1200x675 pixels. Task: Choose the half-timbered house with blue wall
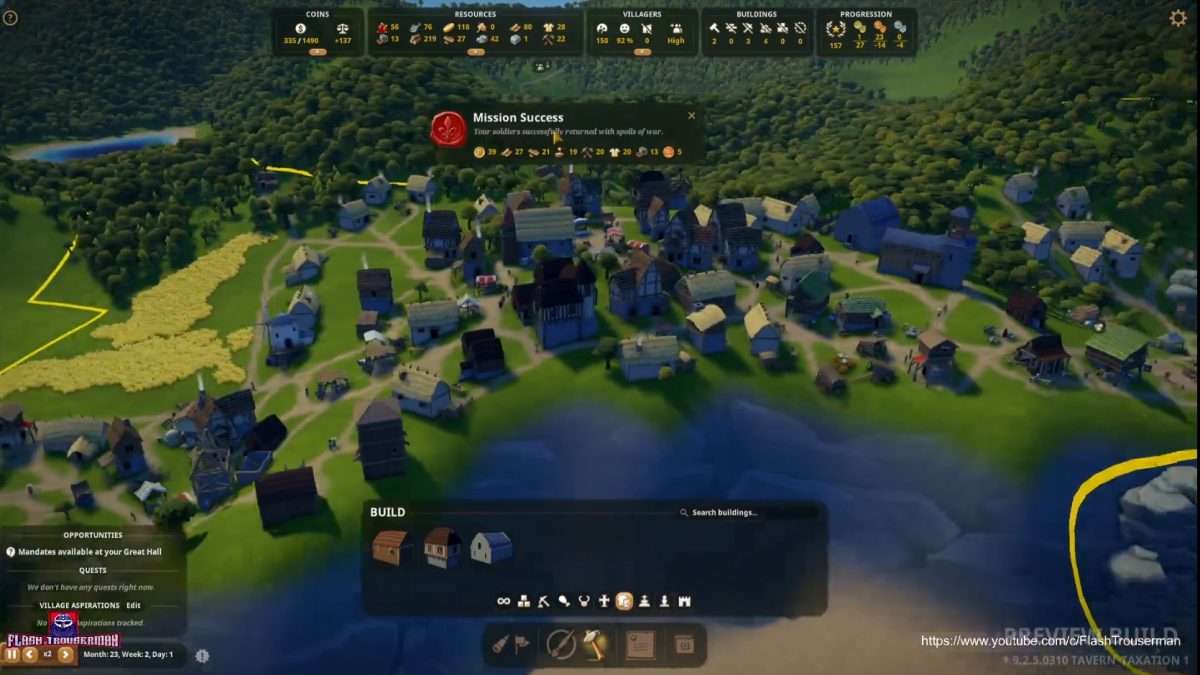click(441, 547)
